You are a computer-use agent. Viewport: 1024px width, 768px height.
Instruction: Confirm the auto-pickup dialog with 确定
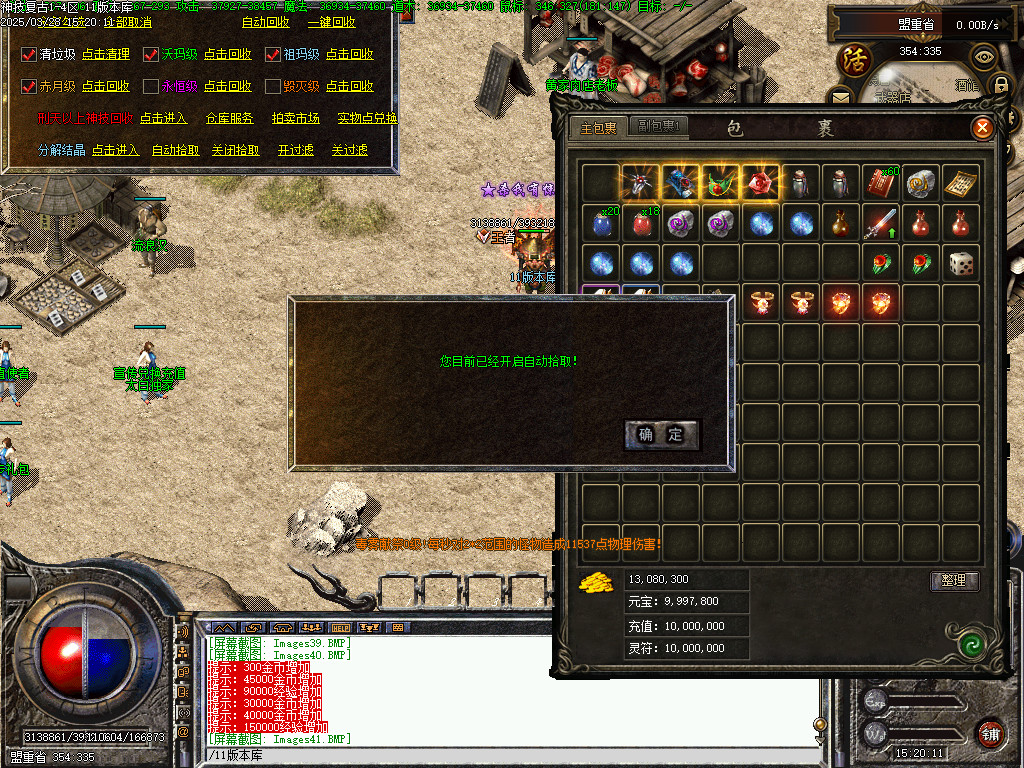661,434
